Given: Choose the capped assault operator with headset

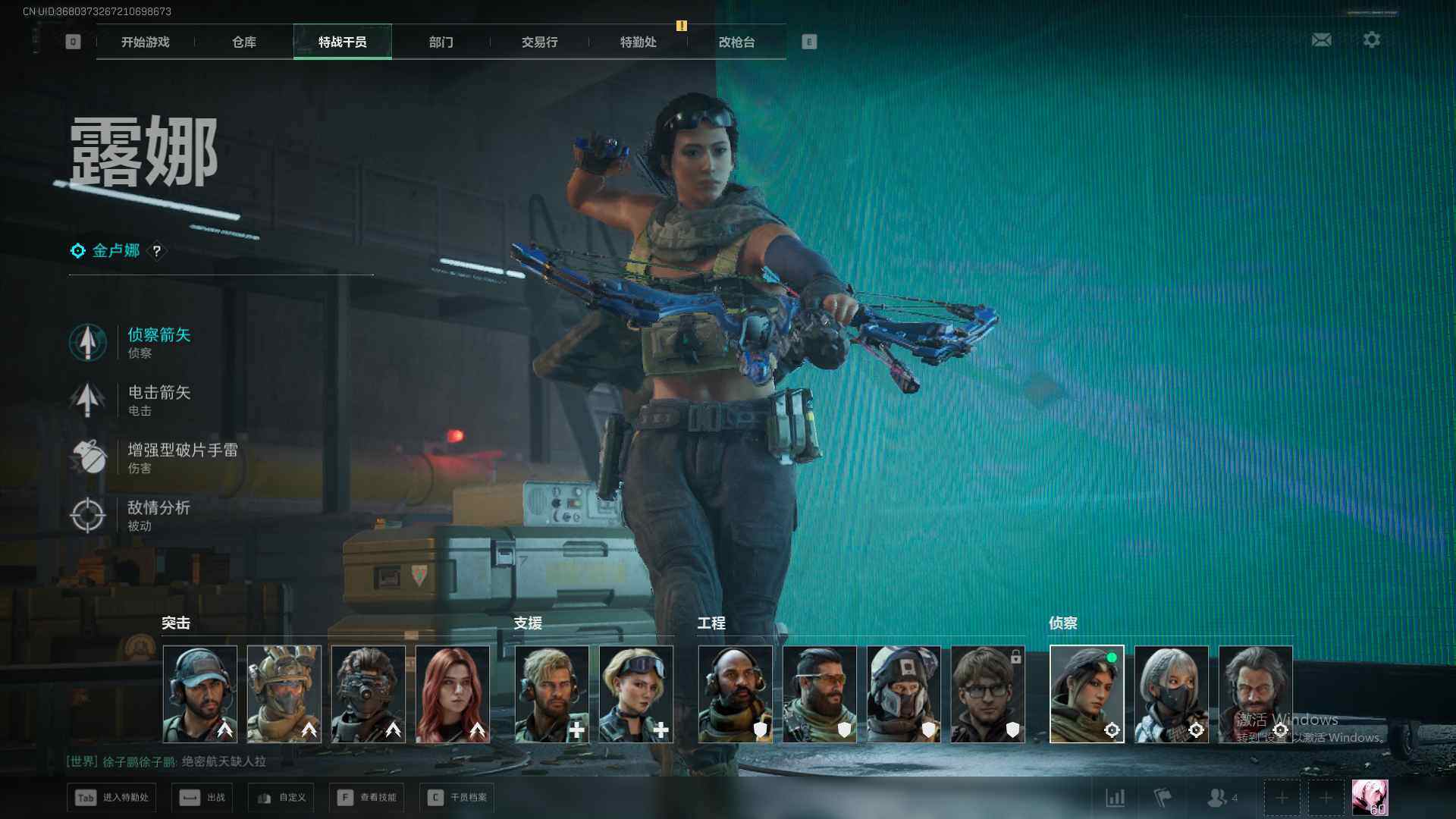Looking at the screenshot, I should click(x=199, y=693).
